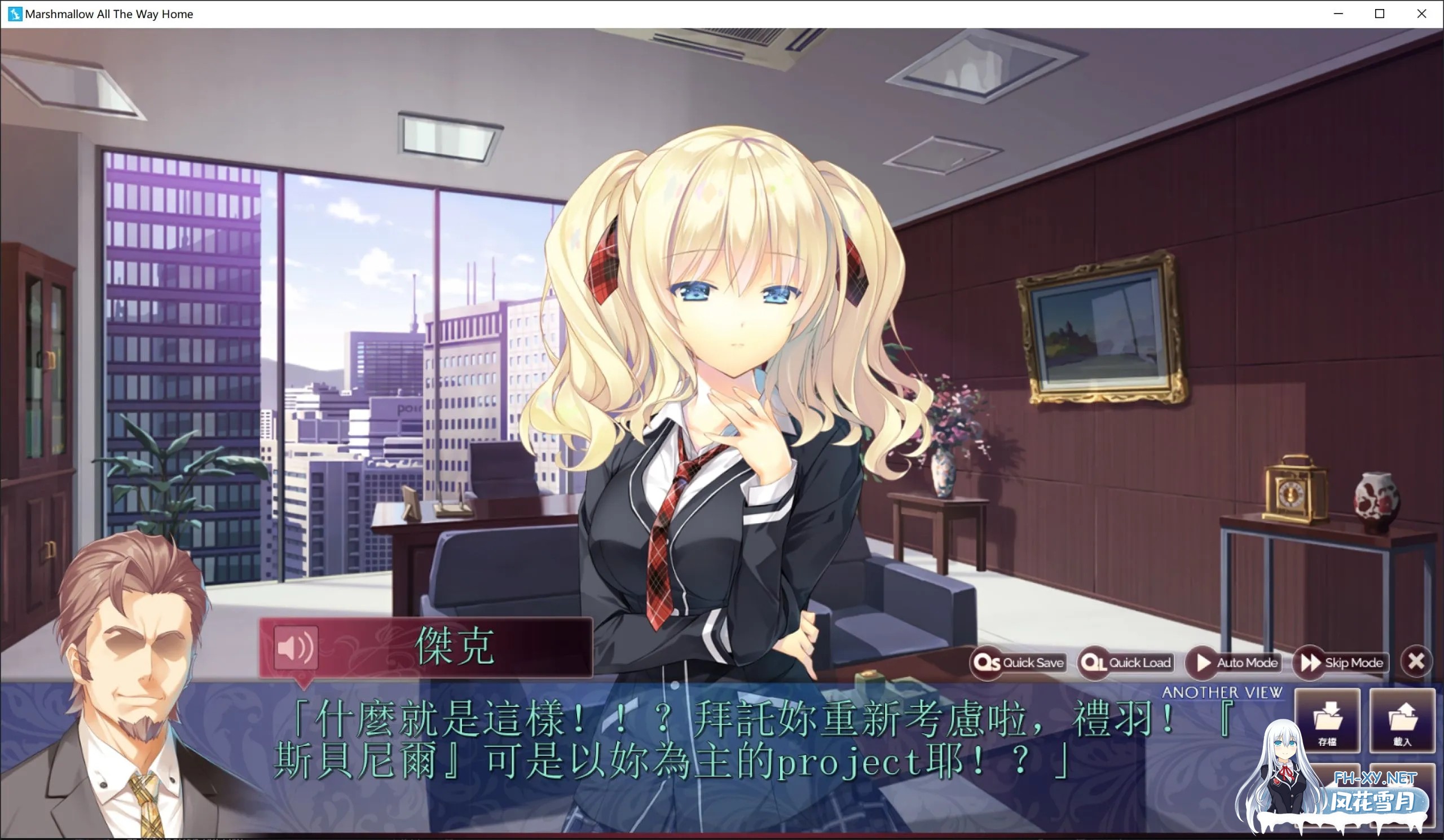Select the Skip Mode fast-forward icon
Image resolution: width=1444 pixels, height=840 pixels.
point(1311,662)
